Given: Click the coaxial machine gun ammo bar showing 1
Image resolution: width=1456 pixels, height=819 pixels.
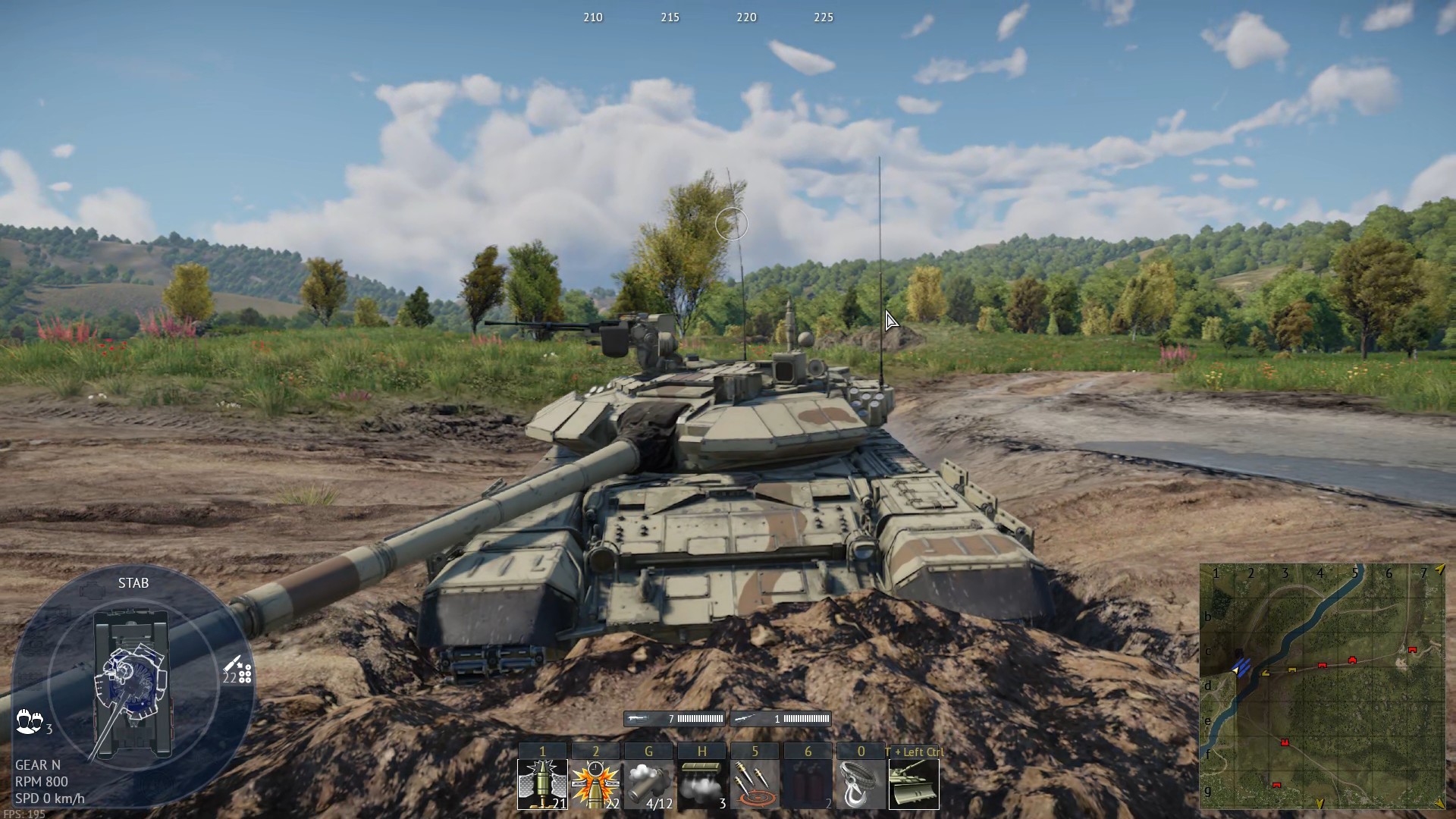Looking at the screenshot, I should point(781,719).
